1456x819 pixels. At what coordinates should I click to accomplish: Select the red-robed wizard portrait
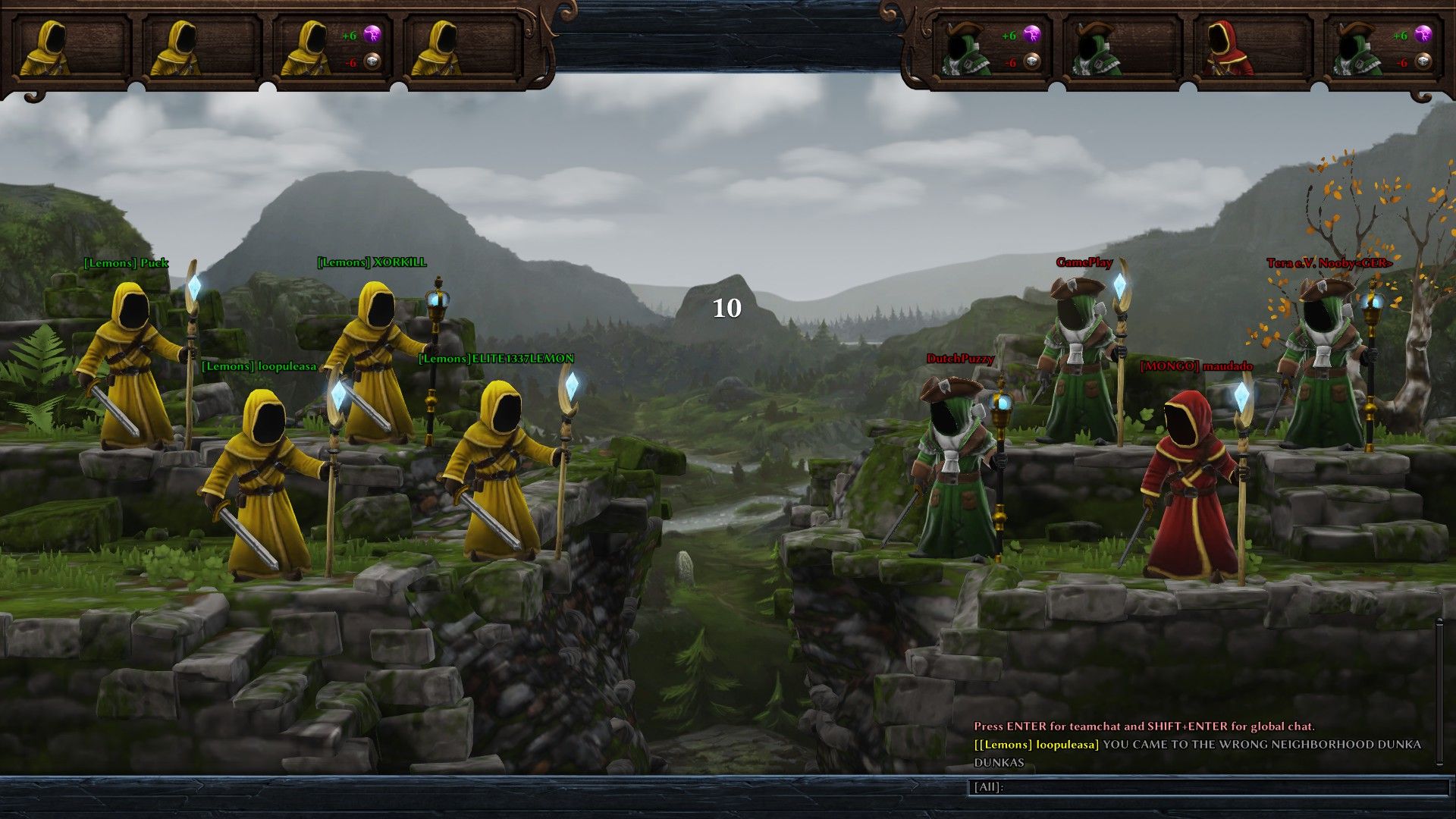[1222, 49]
